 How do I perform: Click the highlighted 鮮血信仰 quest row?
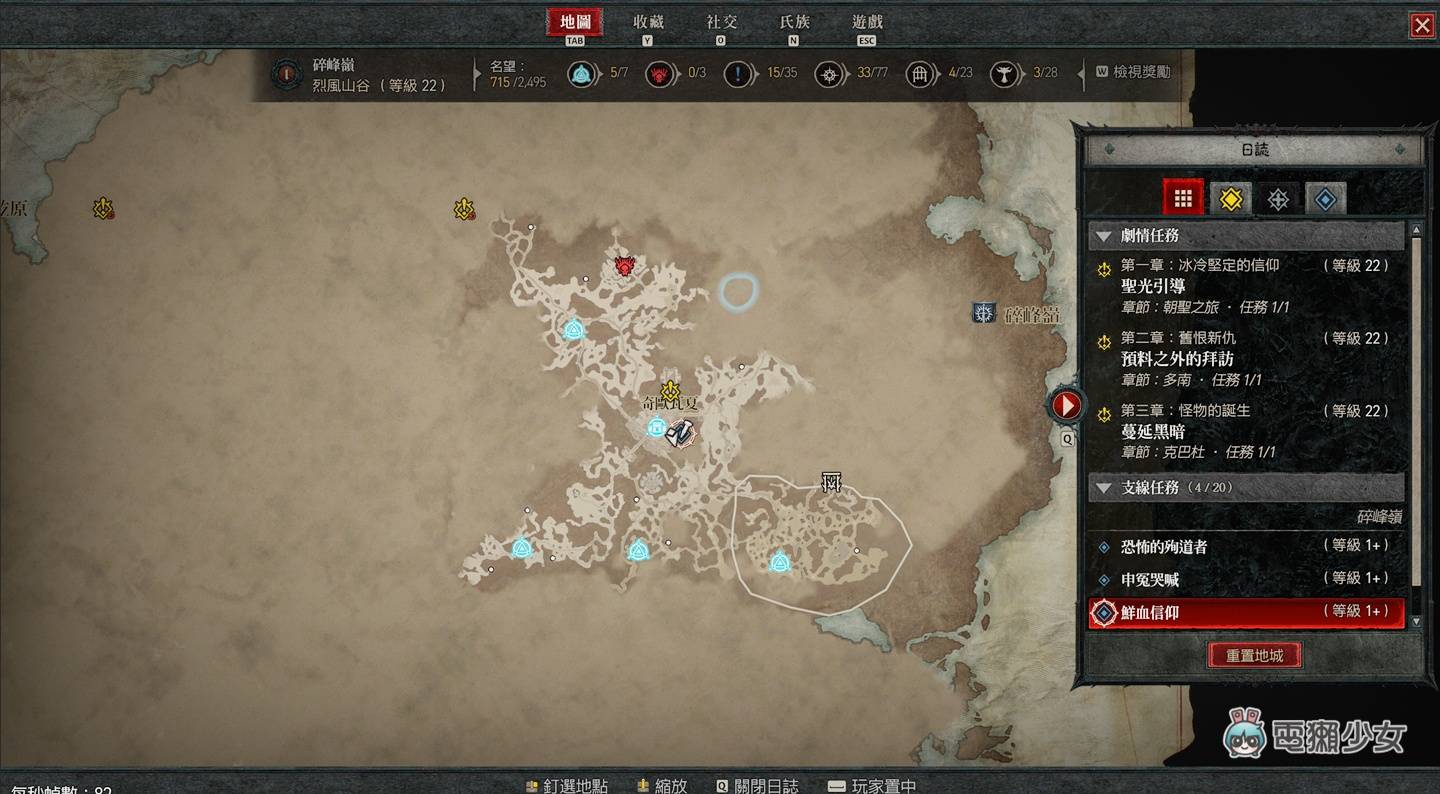(1245, 612)
